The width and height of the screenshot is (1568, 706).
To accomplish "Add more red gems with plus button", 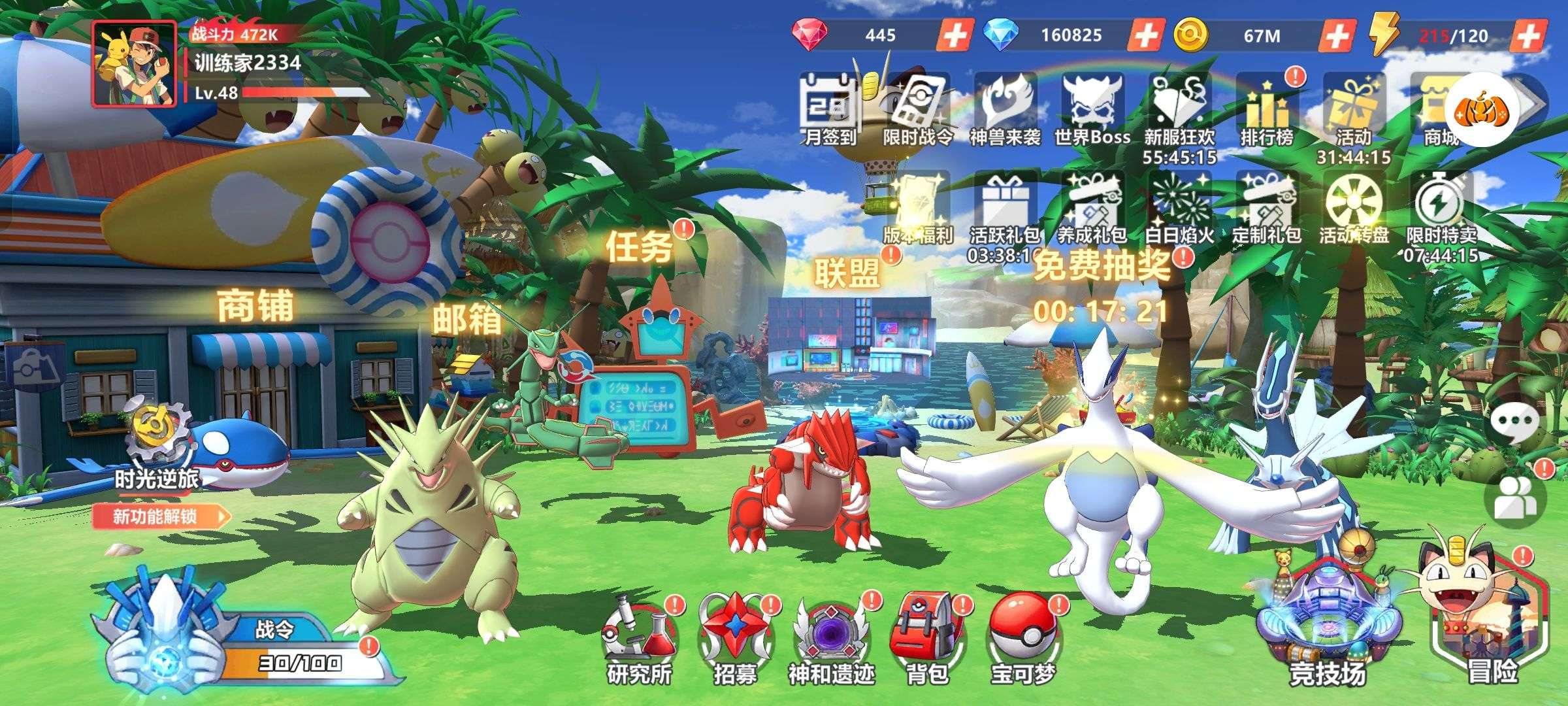I will point(954,35).
